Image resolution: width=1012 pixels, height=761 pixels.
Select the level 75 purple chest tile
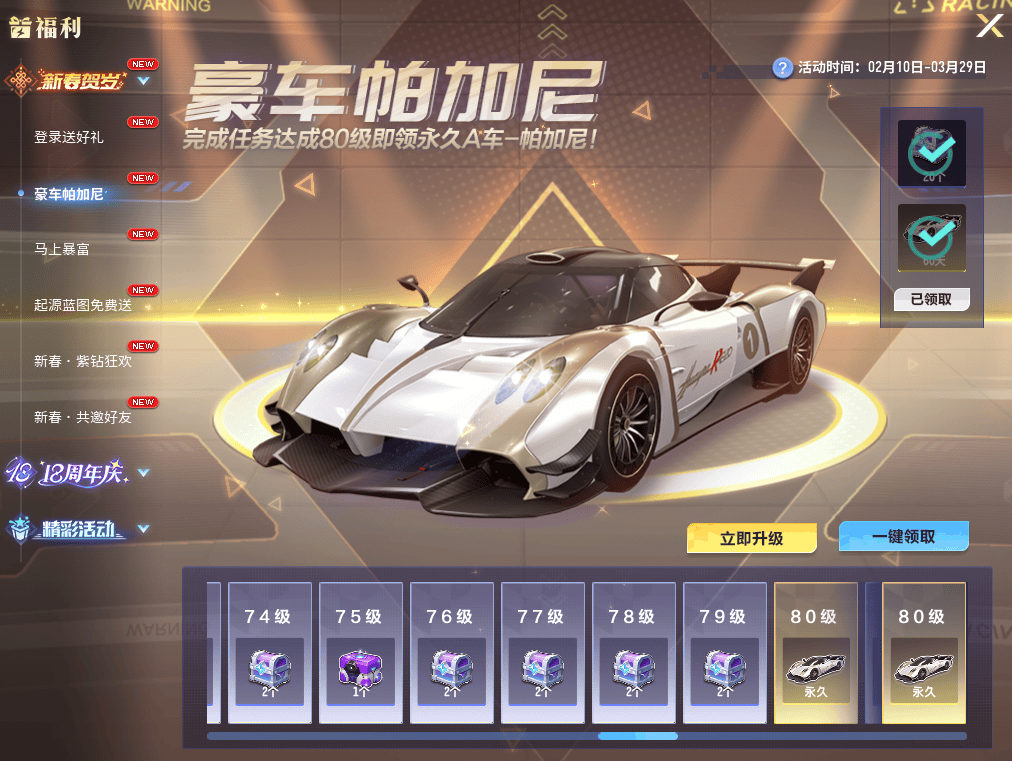359,652
